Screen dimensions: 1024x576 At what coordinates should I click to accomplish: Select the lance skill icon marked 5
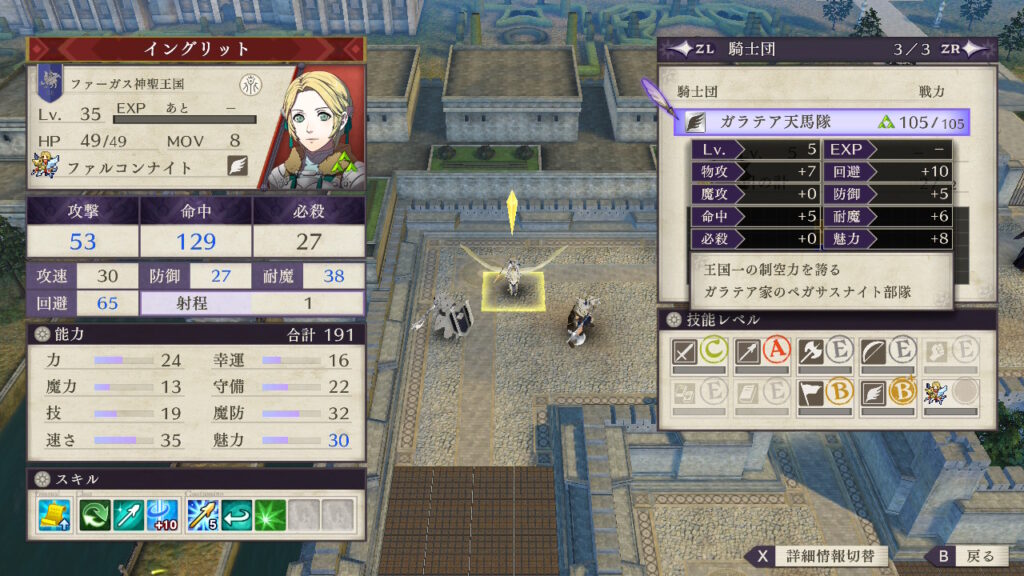click(202, 514)
